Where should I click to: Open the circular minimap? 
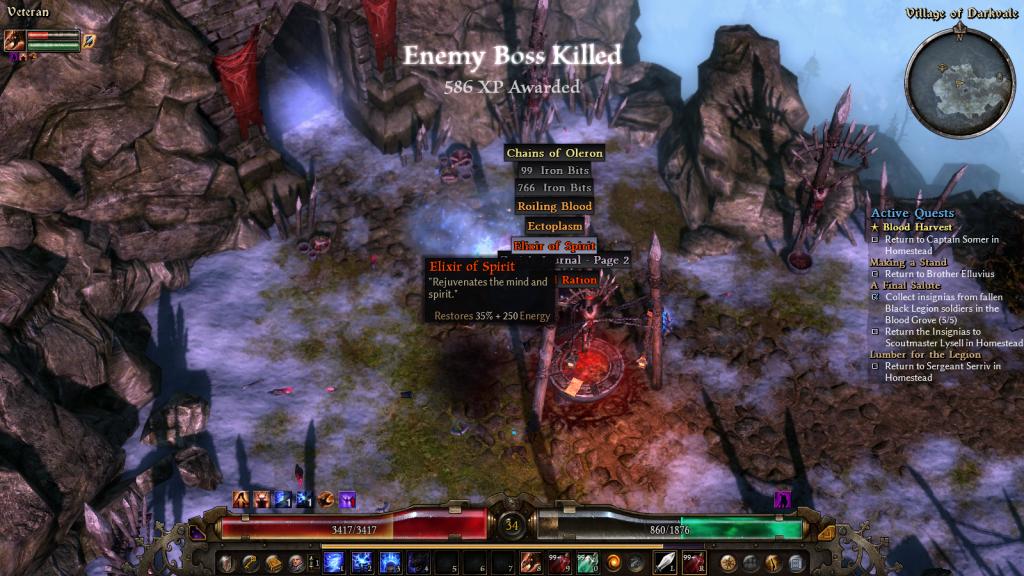coord(958,79)
